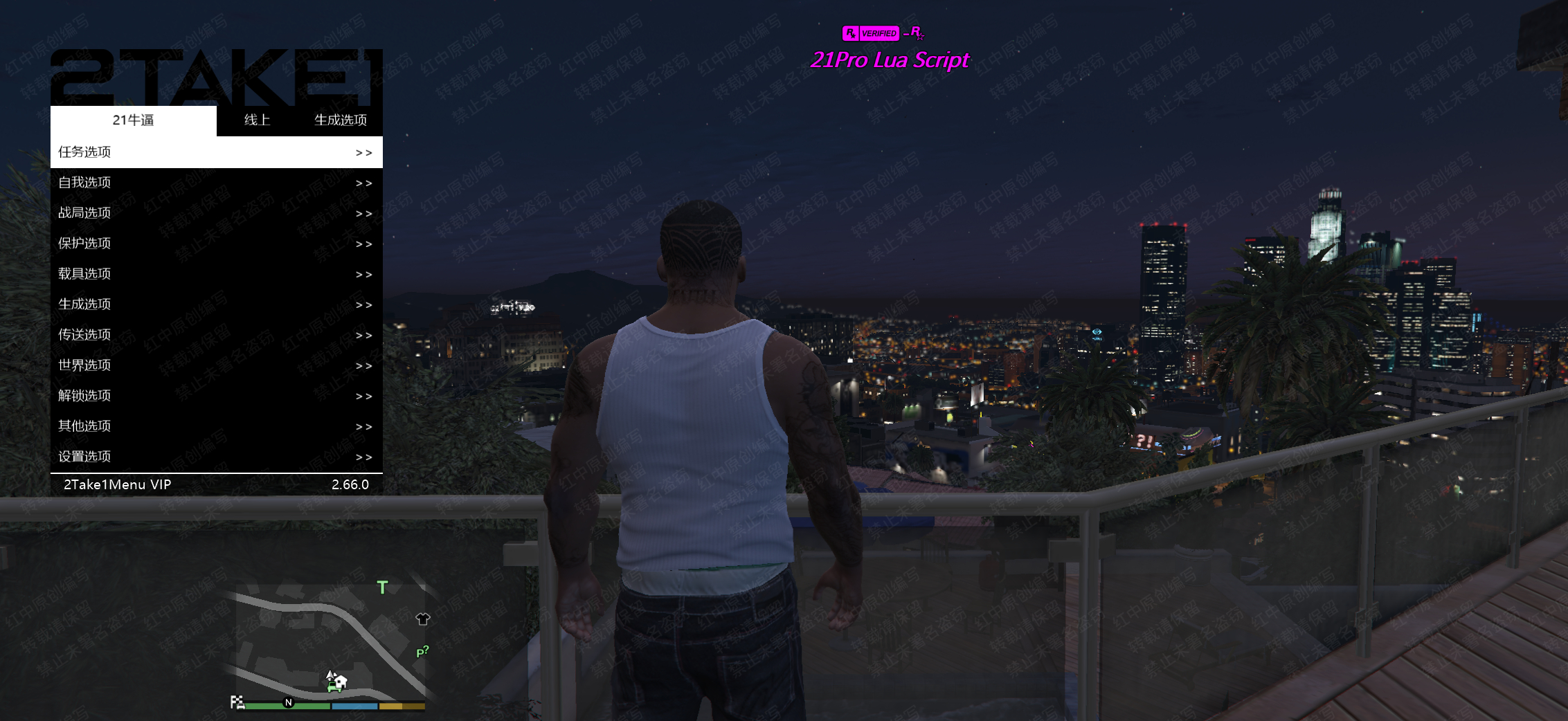Click the green P? marker on minimap

pos(422,652)
